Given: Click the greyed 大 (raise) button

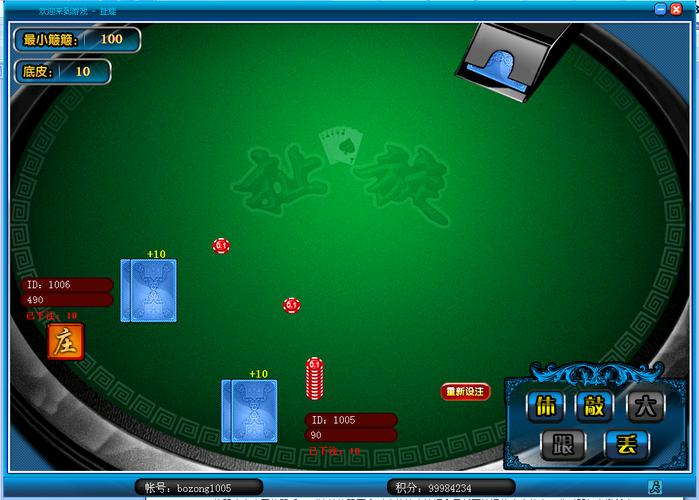Looking at the screenshot, I should click(645, 407).
